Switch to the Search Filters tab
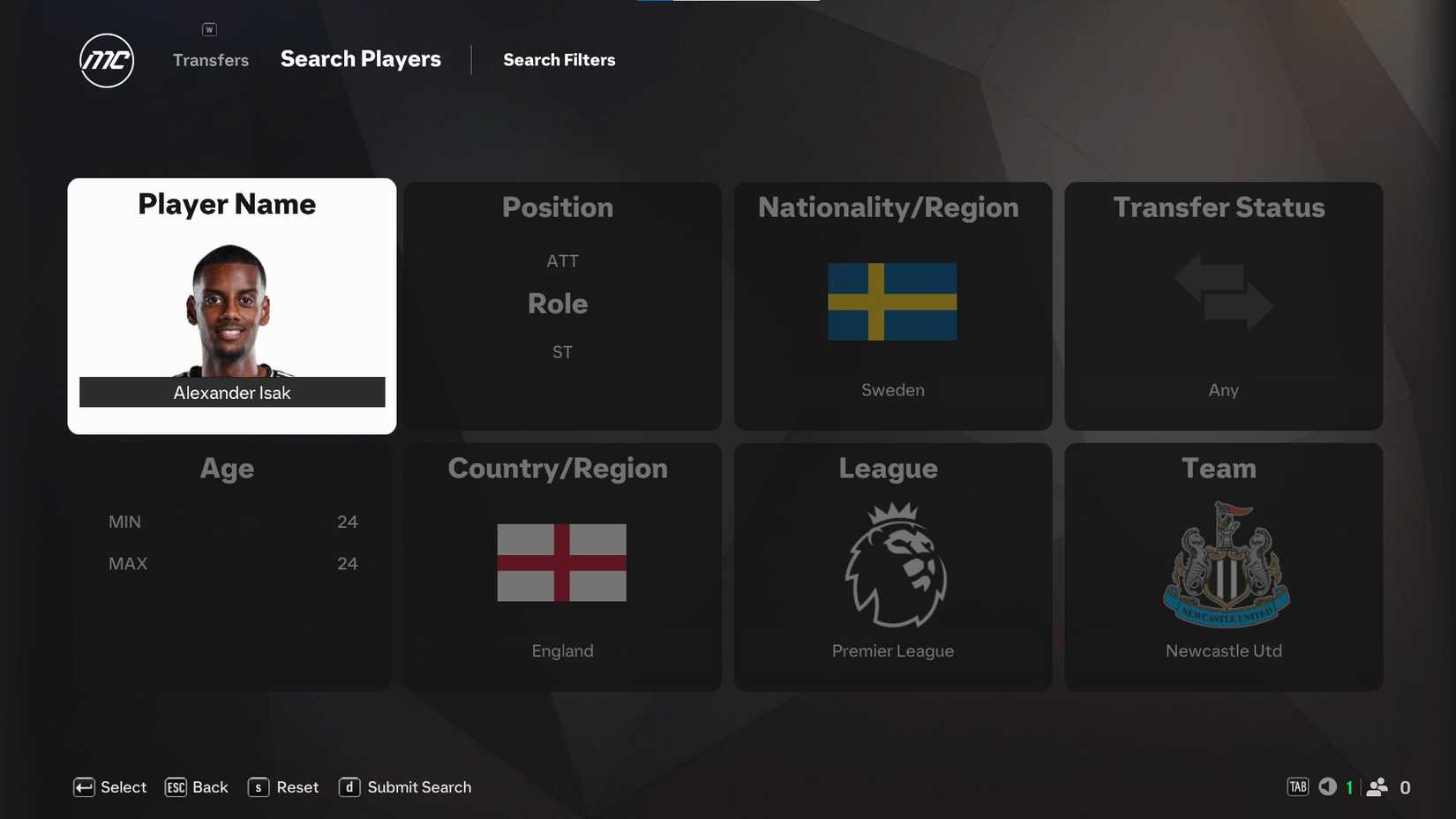Screen dimensions: 1456x819 tap(559, 59)
